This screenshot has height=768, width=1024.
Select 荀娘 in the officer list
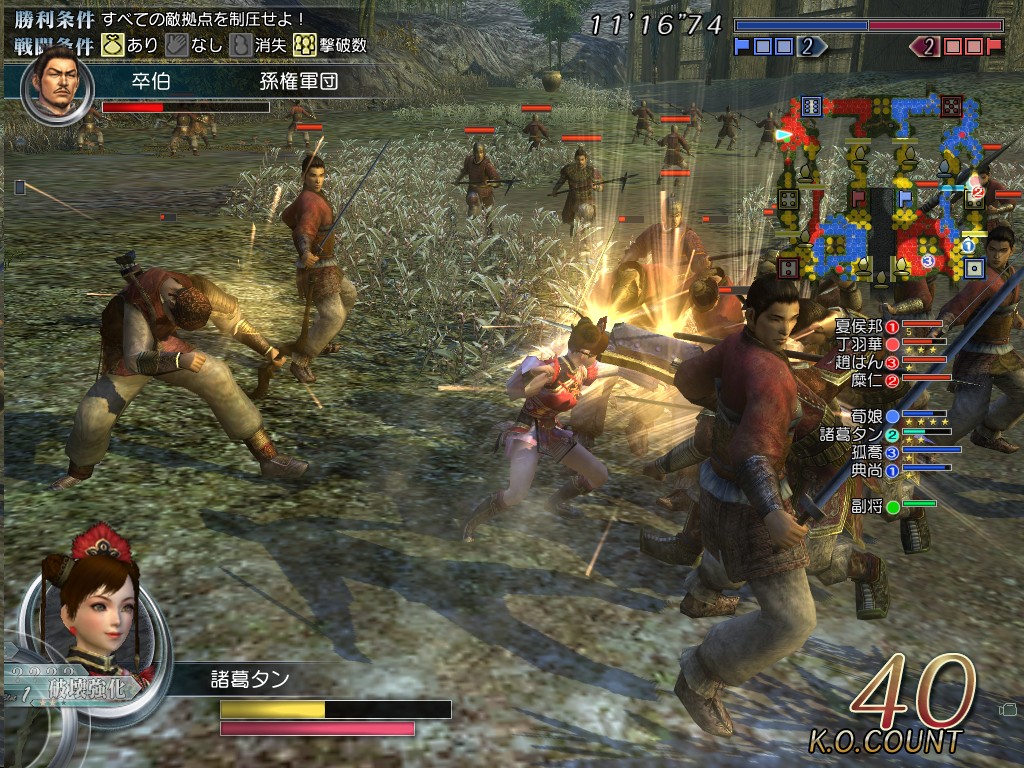pyautogui.click(x=866, y=415)
